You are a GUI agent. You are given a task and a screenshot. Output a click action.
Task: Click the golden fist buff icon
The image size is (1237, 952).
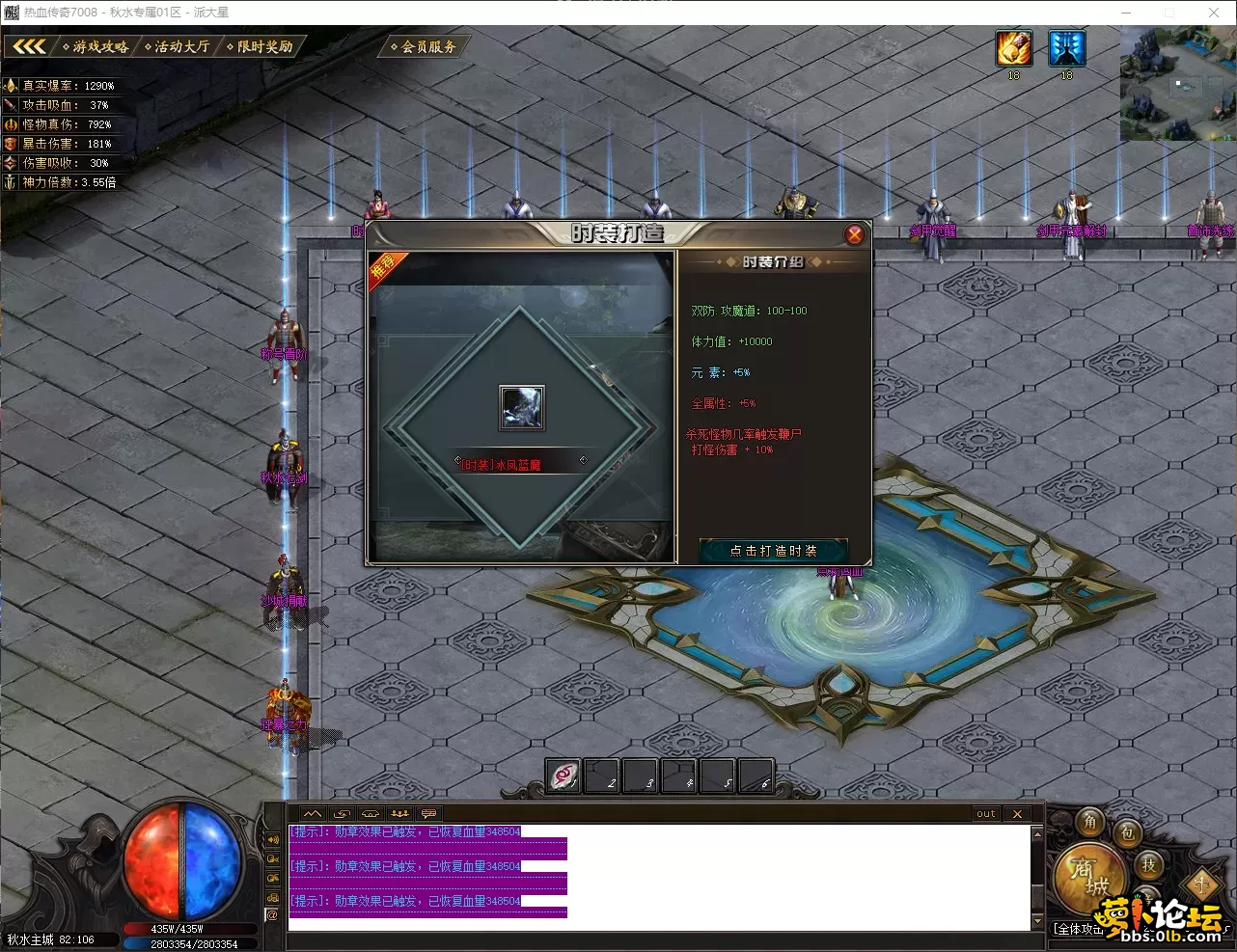[x=1014, y=48]
